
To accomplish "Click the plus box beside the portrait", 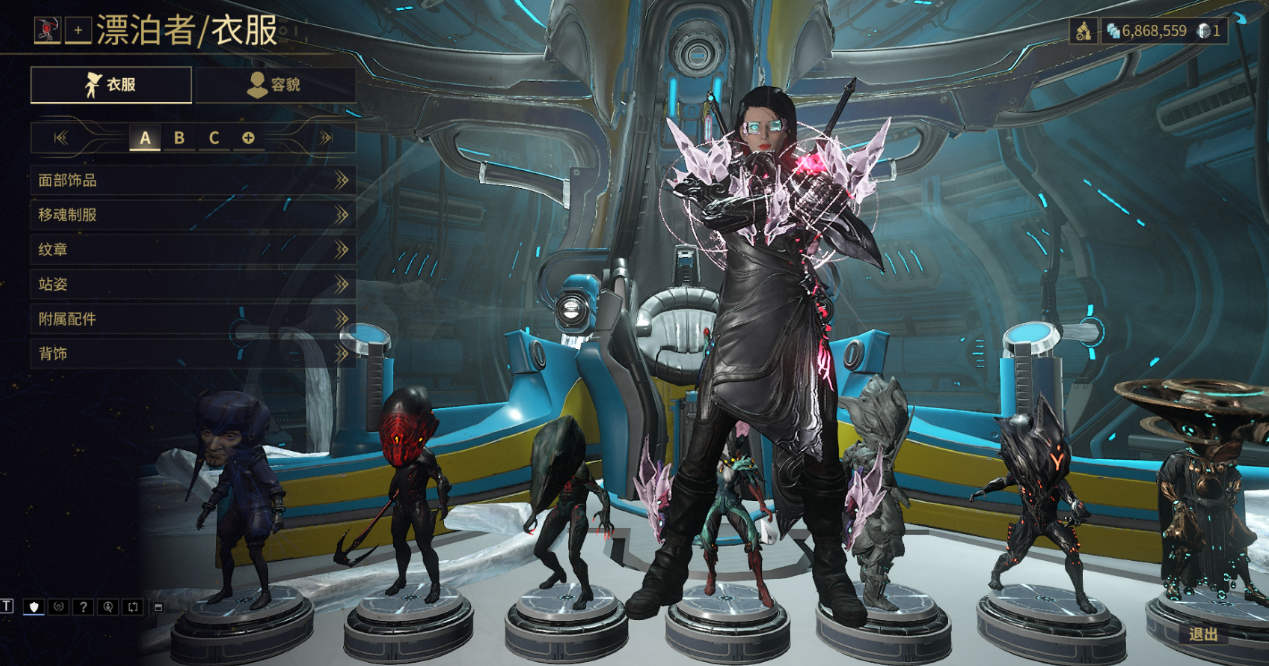I will click(x=78, y=31).
